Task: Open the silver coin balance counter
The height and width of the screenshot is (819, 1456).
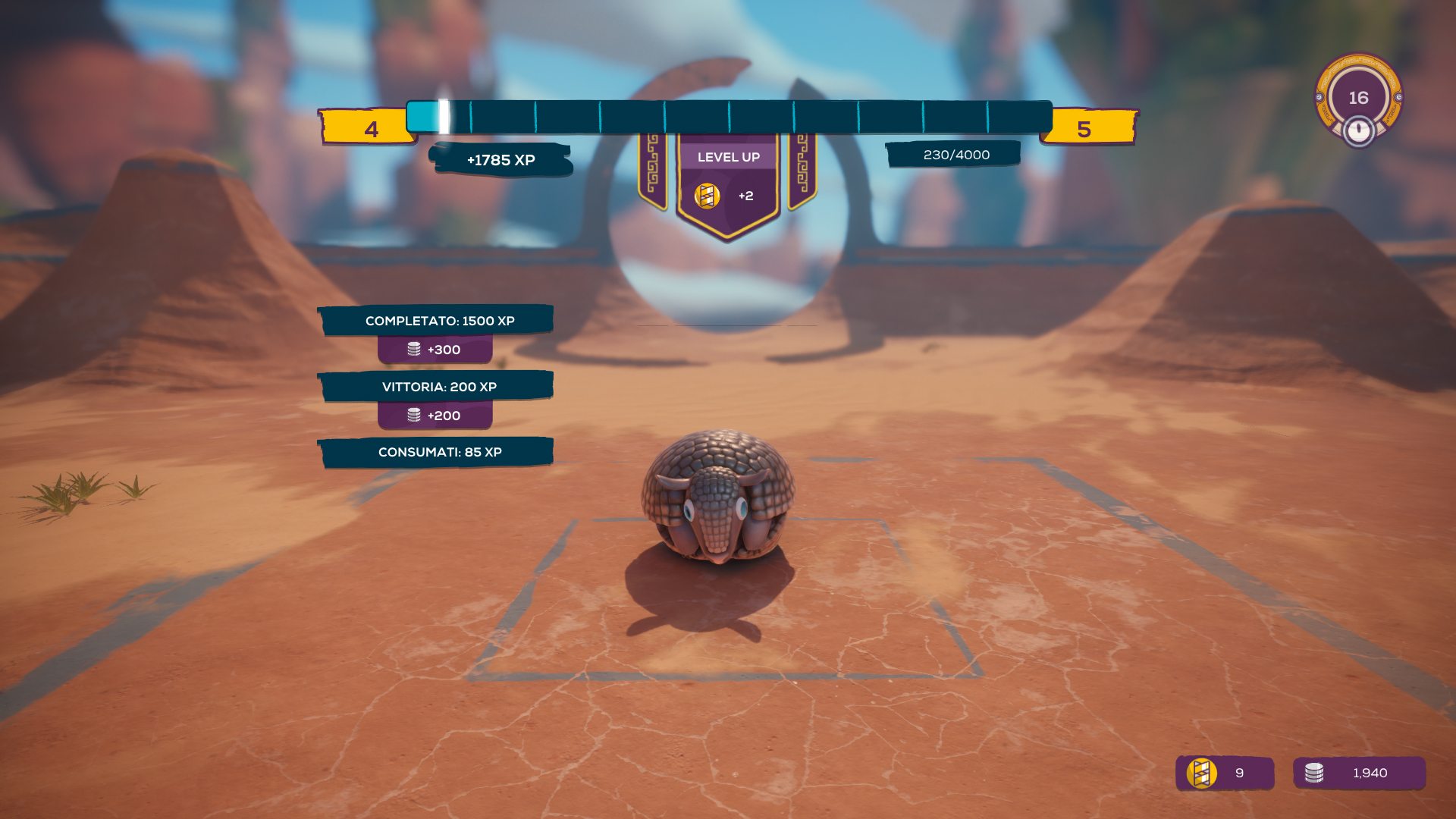Action: point(1359,773)
